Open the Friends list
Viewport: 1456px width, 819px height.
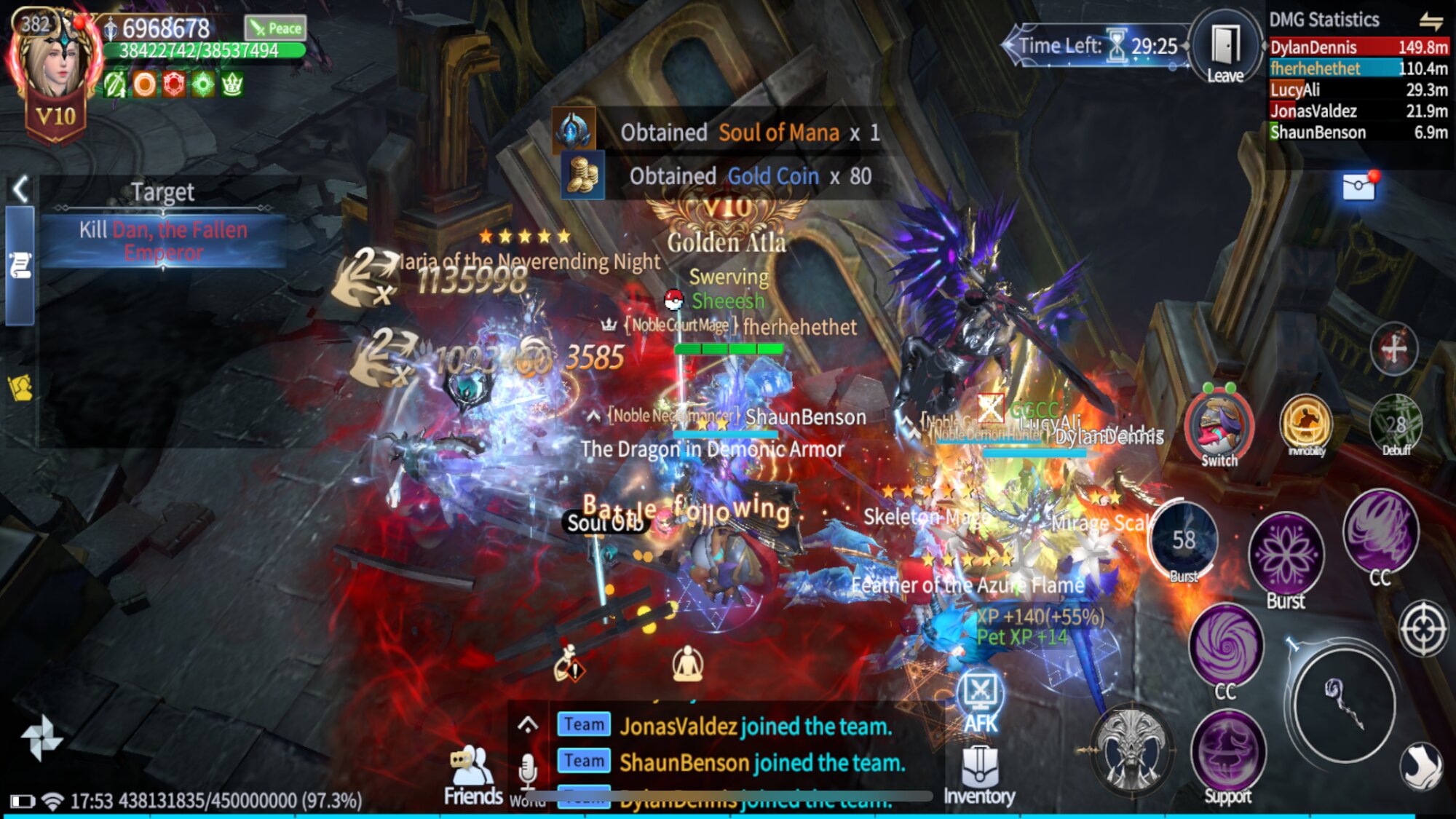(472, 775)
